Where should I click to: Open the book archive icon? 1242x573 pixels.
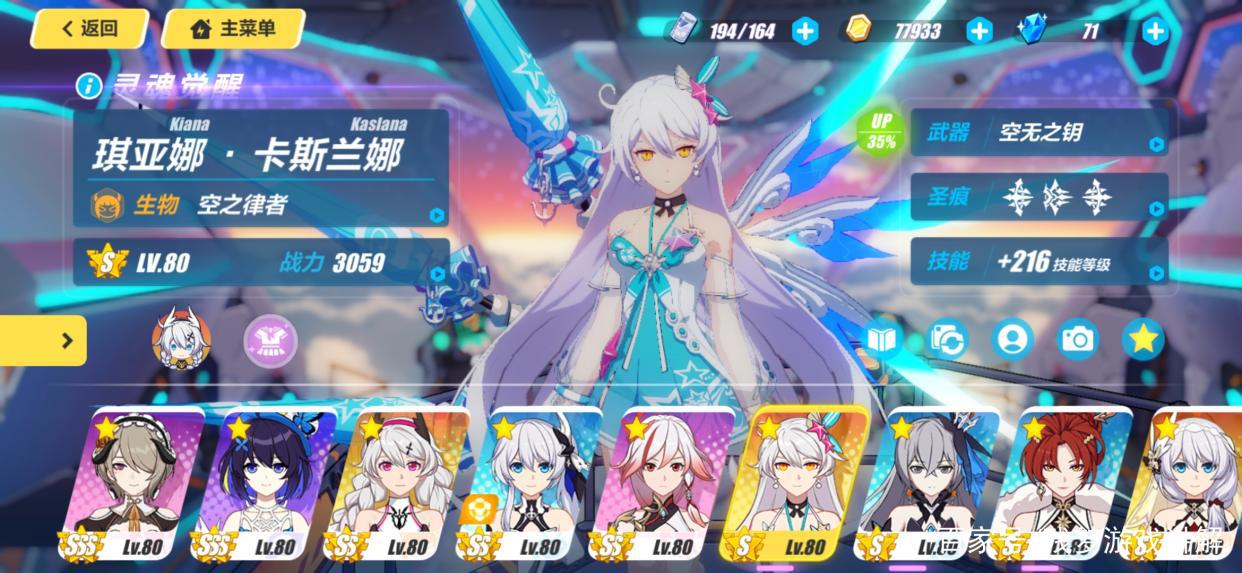pos(882,340)
